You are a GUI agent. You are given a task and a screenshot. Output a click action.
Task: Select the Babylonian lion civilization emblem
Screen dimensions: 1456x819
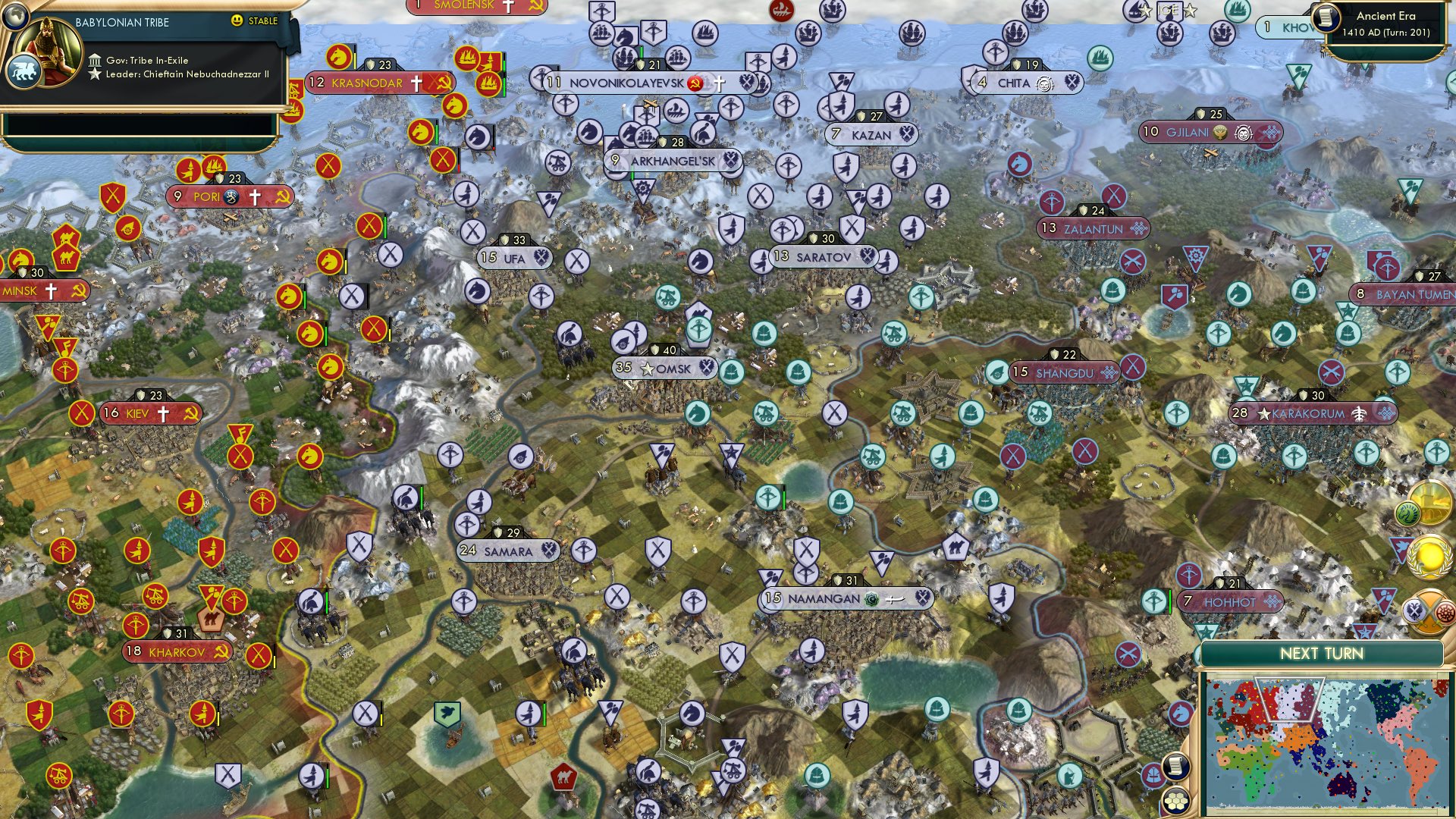[25, 72]
